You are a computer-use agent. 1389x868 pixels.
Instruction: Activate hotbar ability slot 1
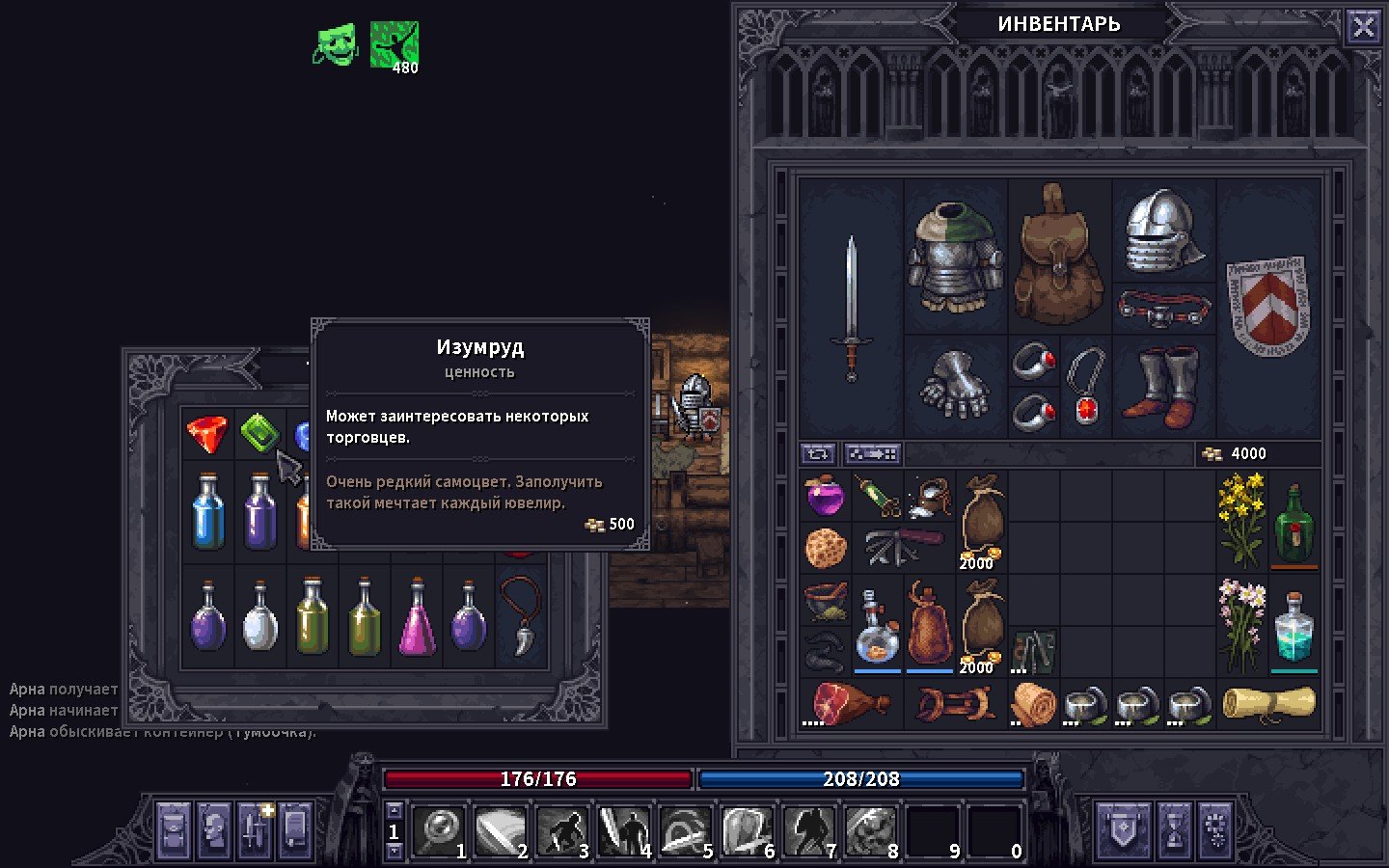(440, 830)
